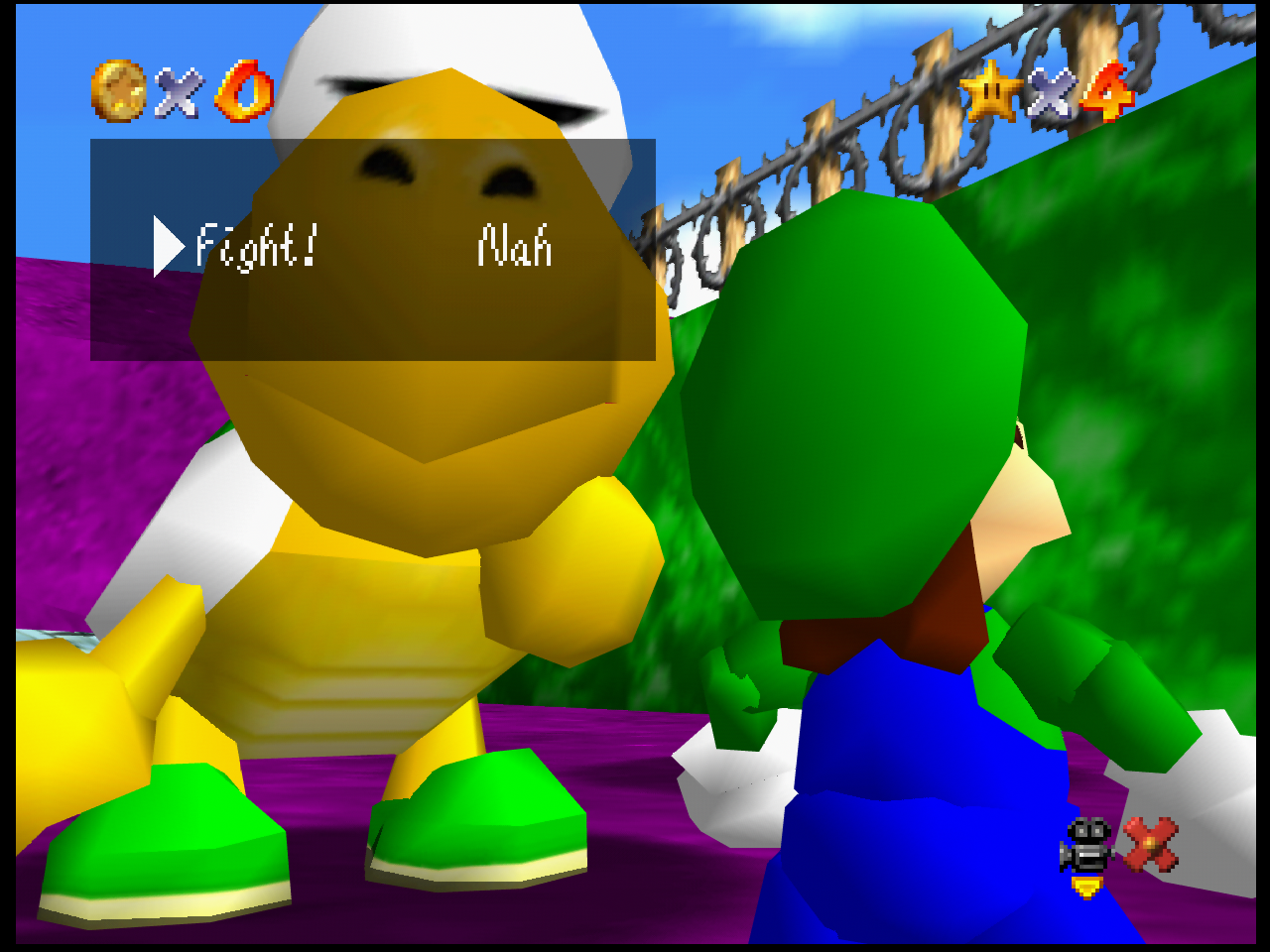Click the Lakitu camera icon
1270x952 pixels.
[1087, 845]
